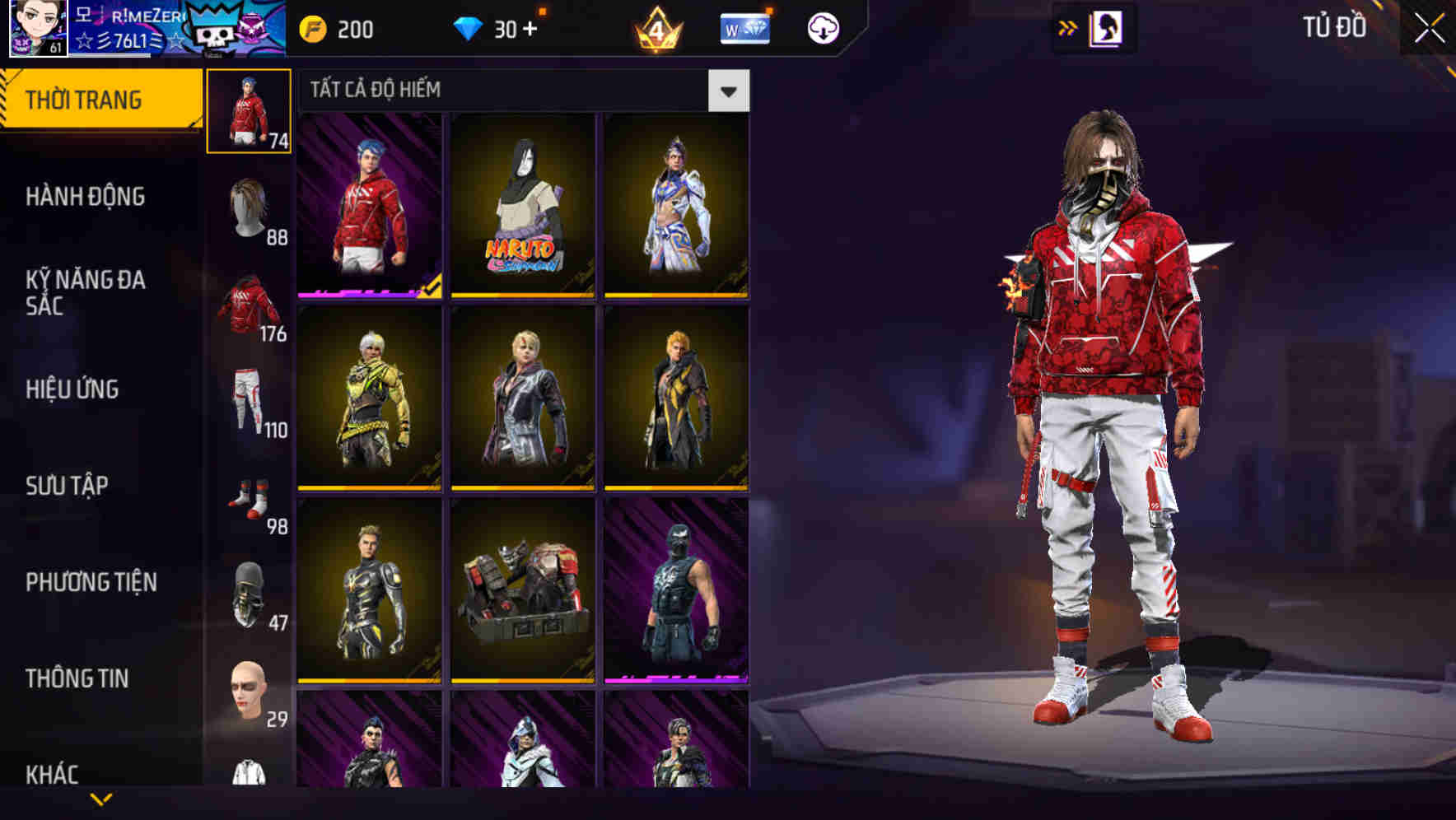Click the yellow double-arrow collapse icon

pyautogui.click(x=1068, y=27)
